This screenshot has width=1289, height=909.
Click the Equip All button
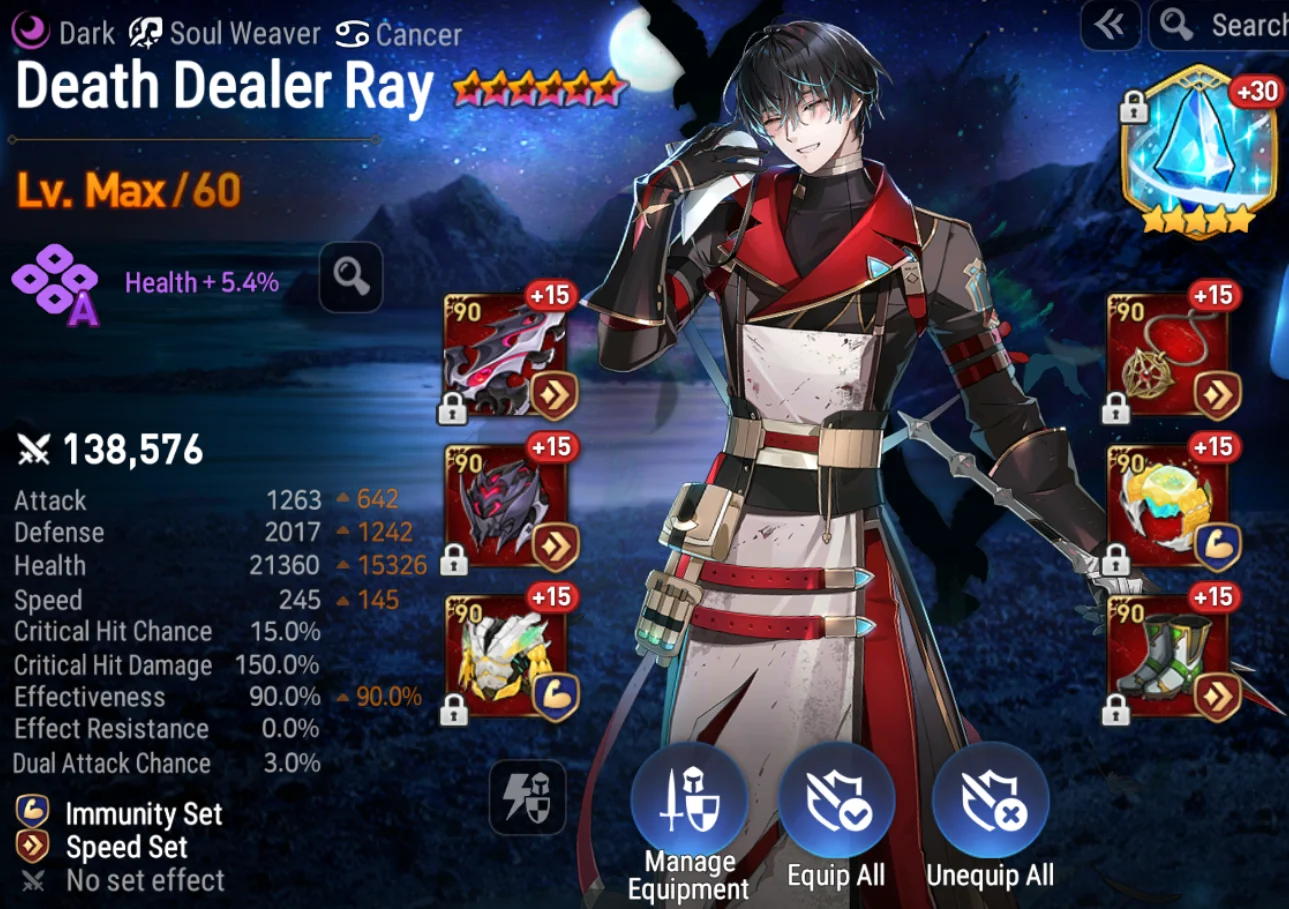pyautogui.click(x=836, y=801)
